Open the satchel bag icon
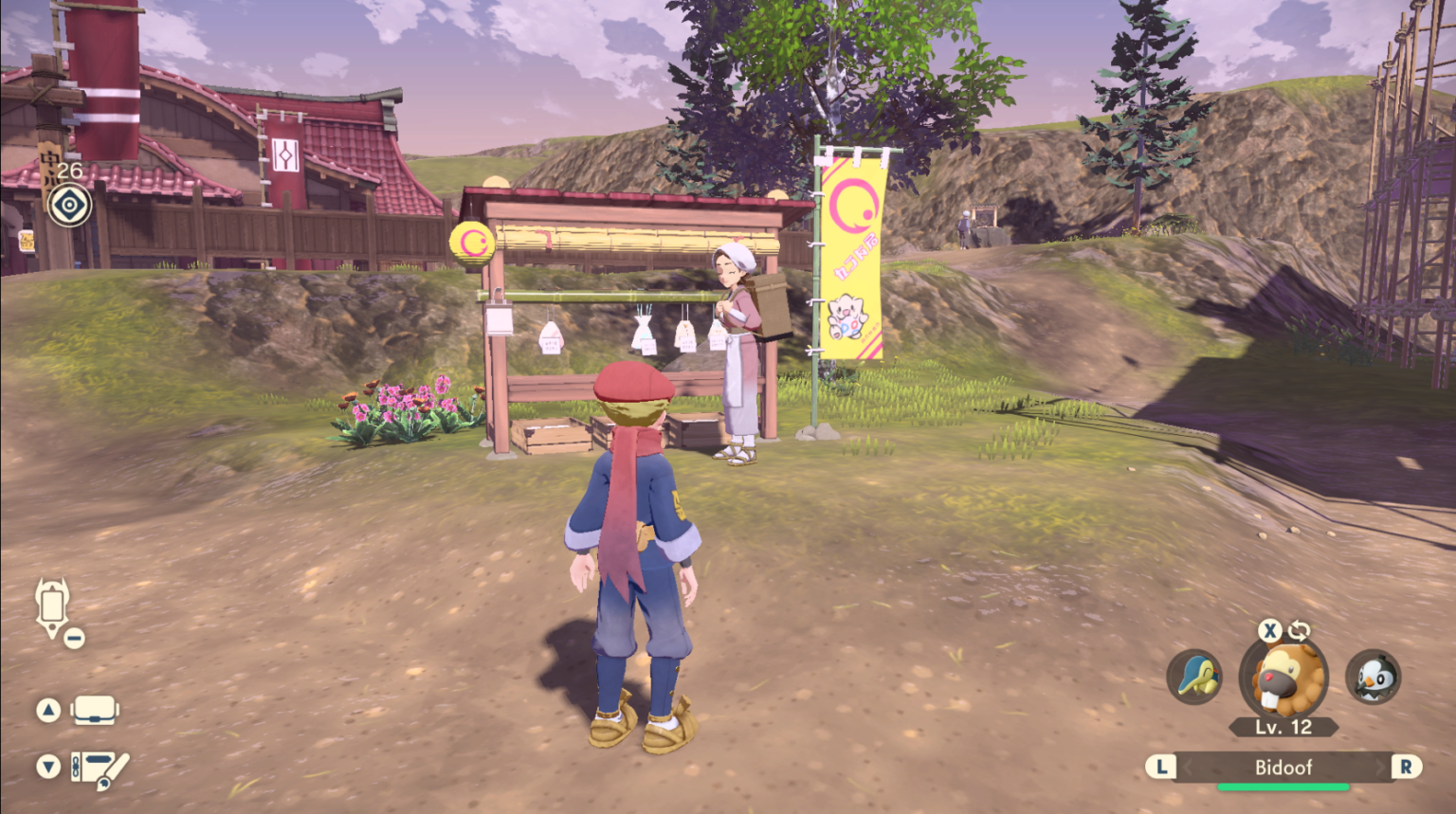The height and width of the screenshot is (814, 1456). (94, 710)
